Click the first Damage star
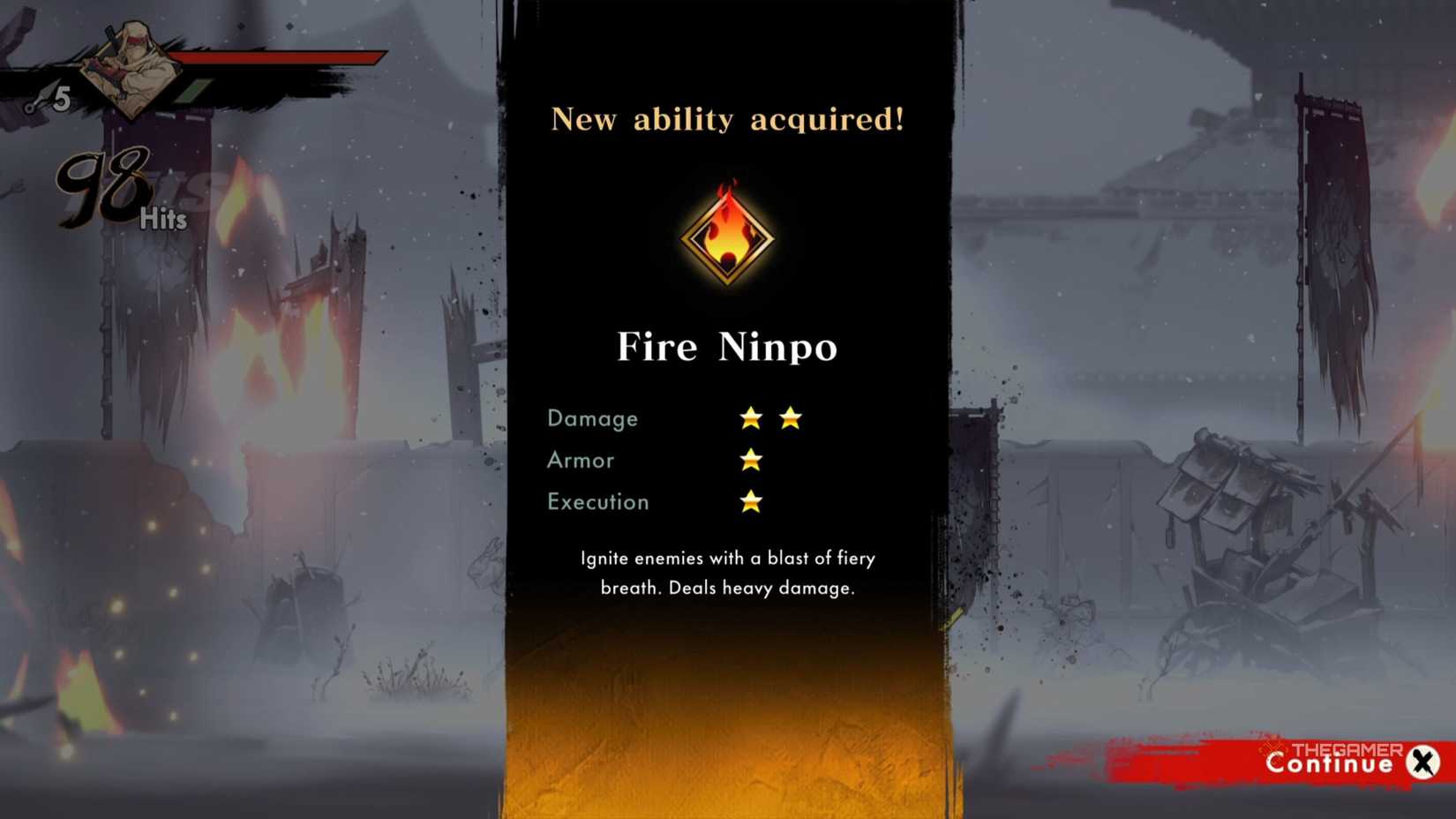1456x819 pixels. (751, 418)
